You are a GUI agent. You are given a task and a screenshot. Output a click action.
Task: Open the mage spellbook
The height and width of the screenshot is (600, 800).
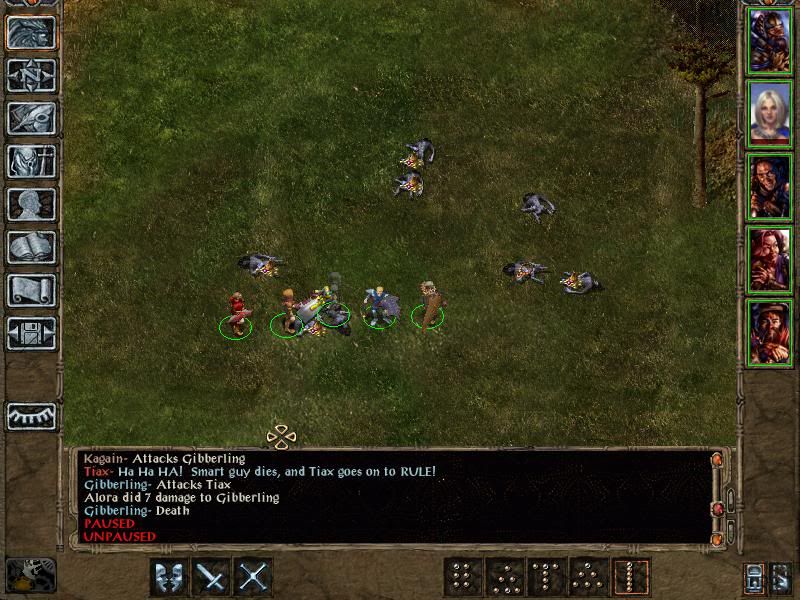[31, 247]
